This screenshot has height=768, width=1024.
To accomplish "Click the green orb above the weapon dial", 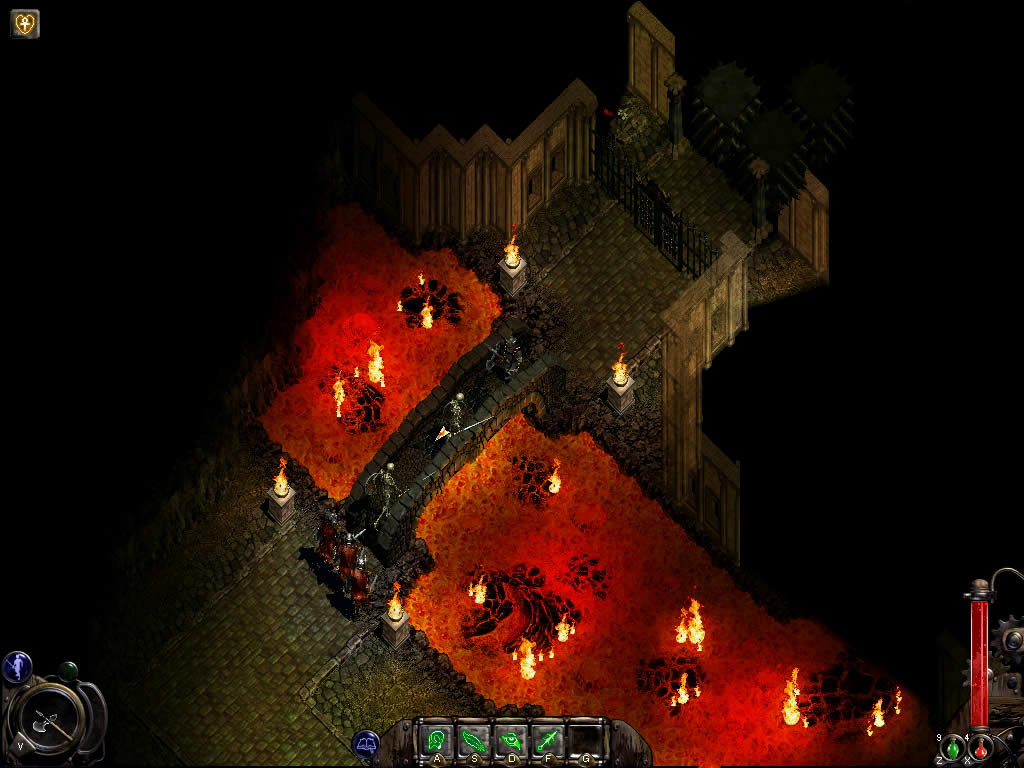I will 68,670.
